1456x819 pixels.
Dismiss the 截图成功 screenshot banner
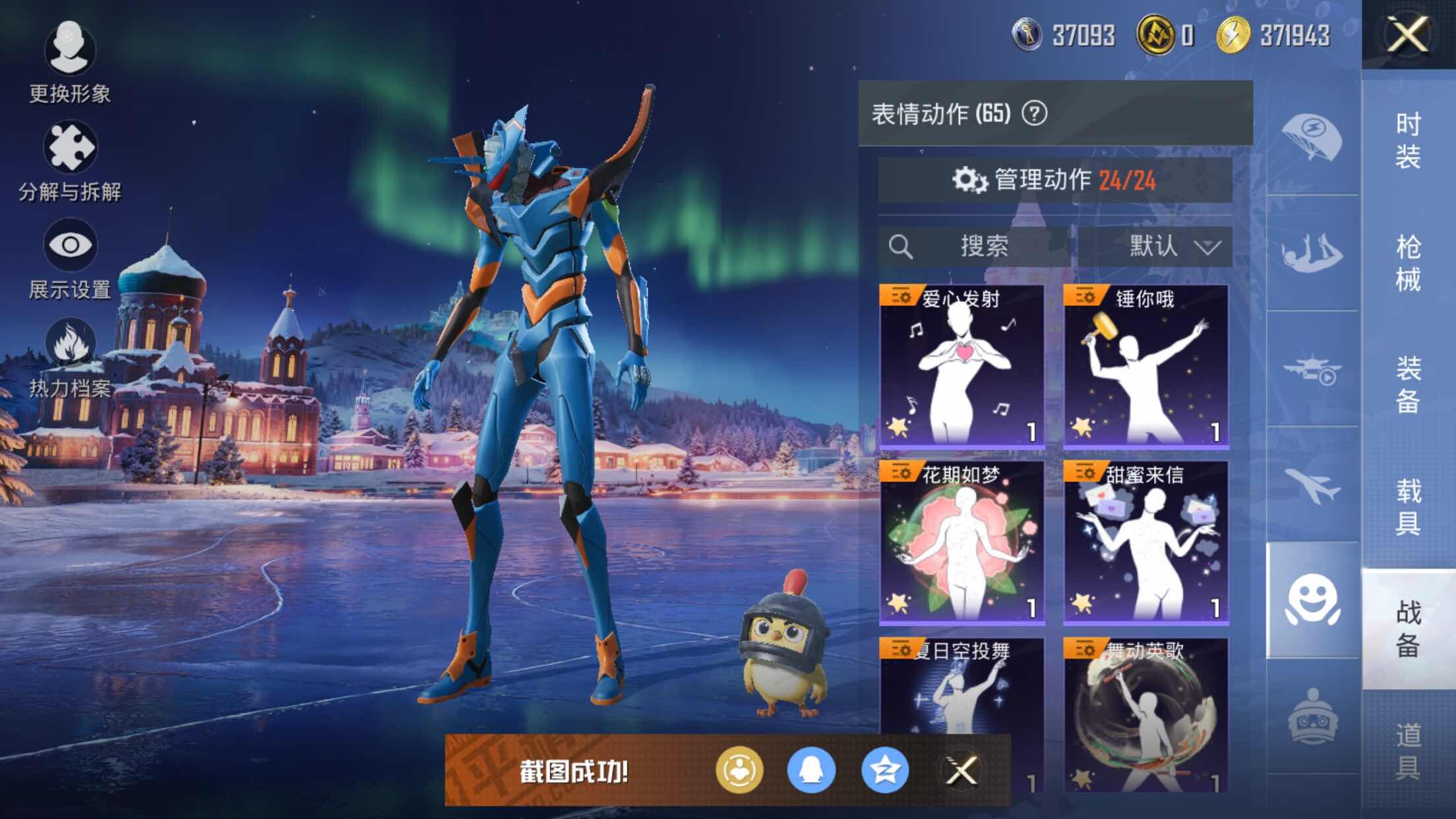(961, 770)
